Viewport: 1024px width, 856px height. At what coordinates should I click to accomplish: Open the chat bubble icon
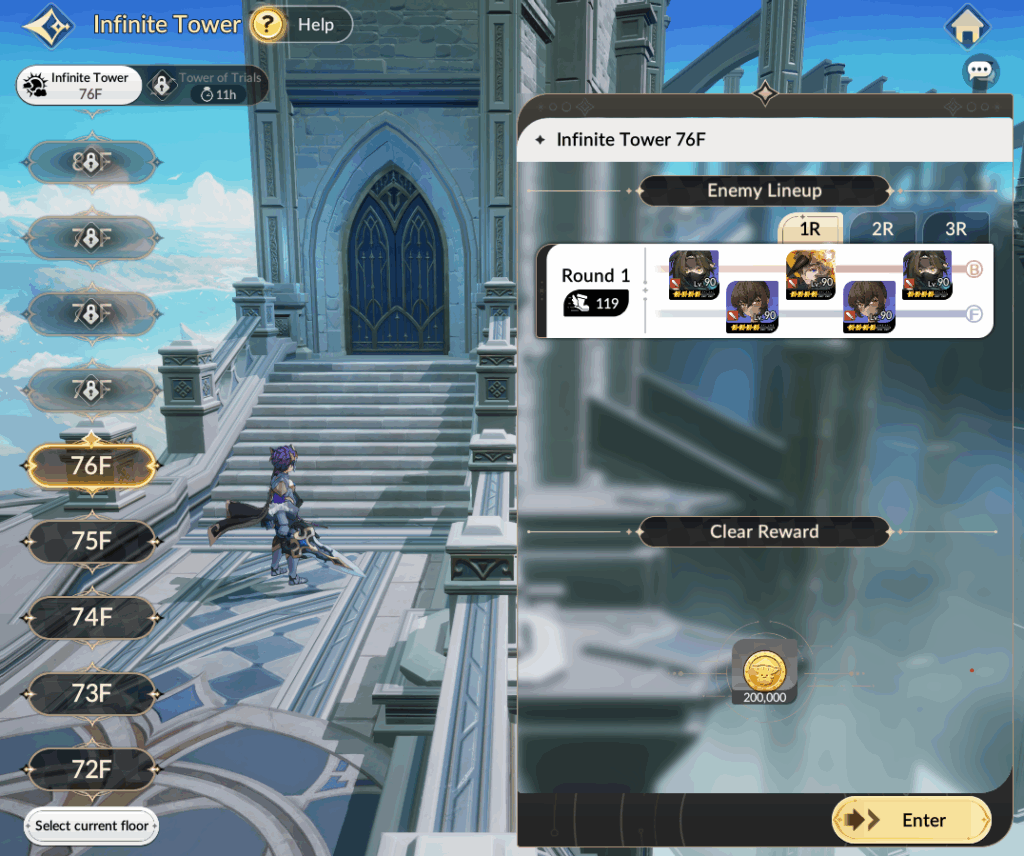coord(980,72)
